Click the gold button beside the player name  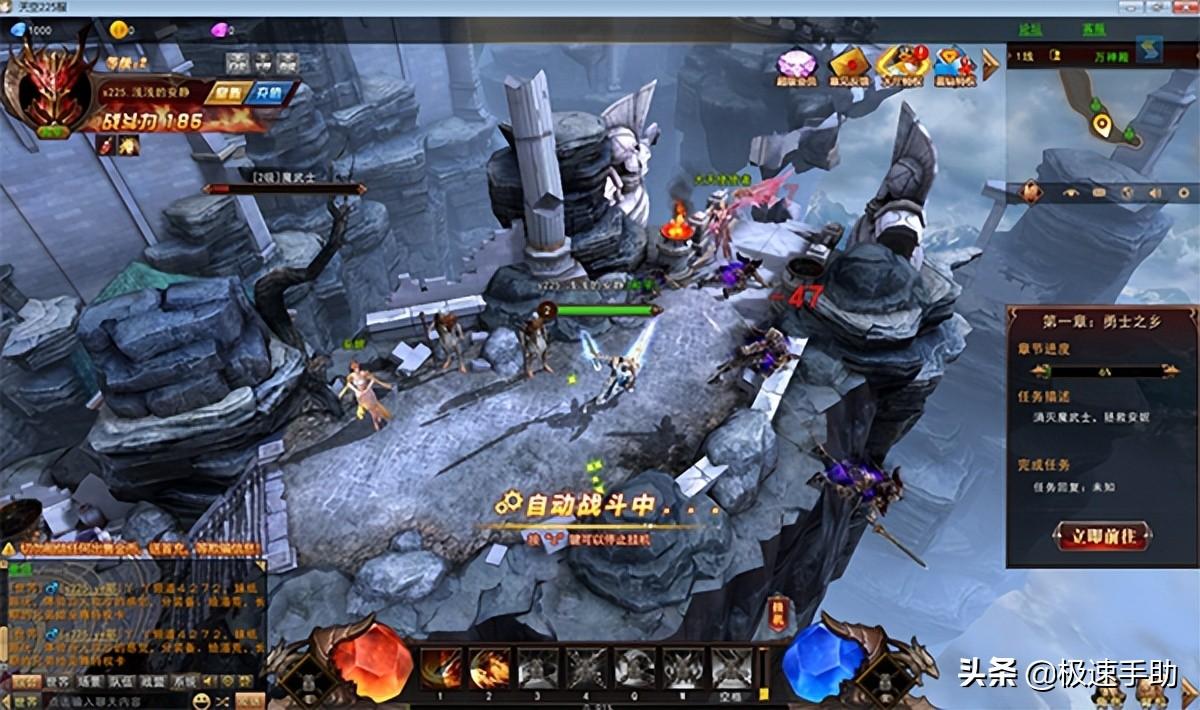(x=228, y=93)
